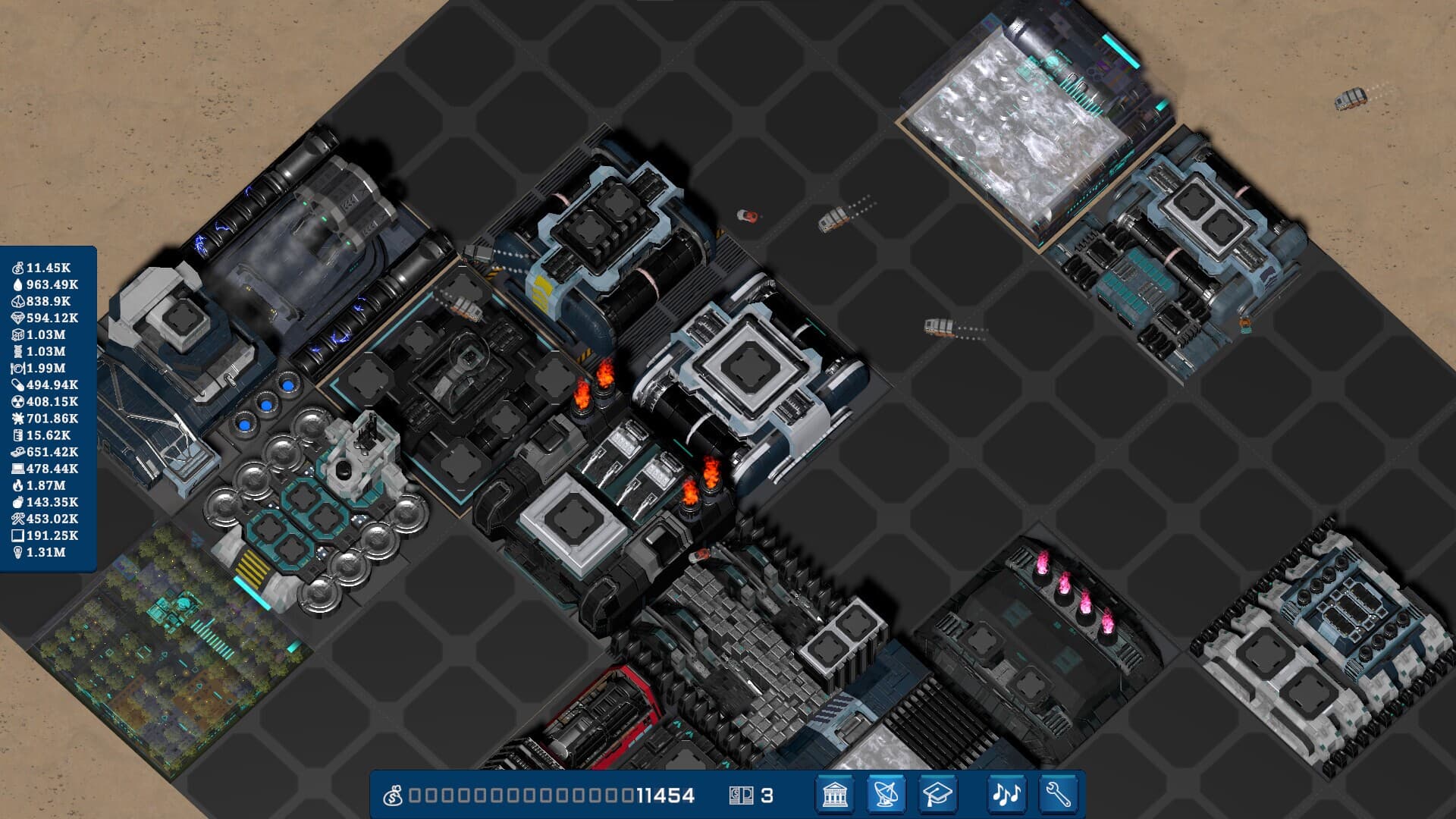Image resolution: width=1456 pixels, height=819 pixels.
Task: Select the water drop resource icon
Action: pyautogui.click(x=19, y=286)
